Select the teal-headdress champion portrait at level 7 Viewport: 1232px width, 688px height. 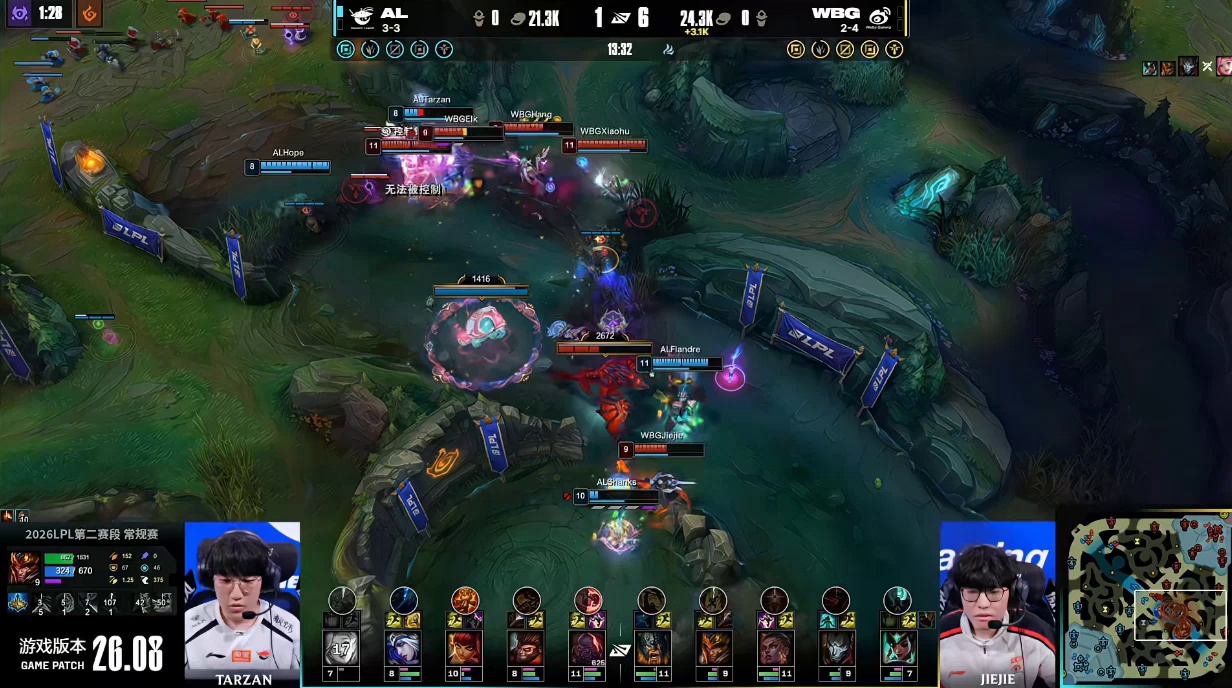898,648
